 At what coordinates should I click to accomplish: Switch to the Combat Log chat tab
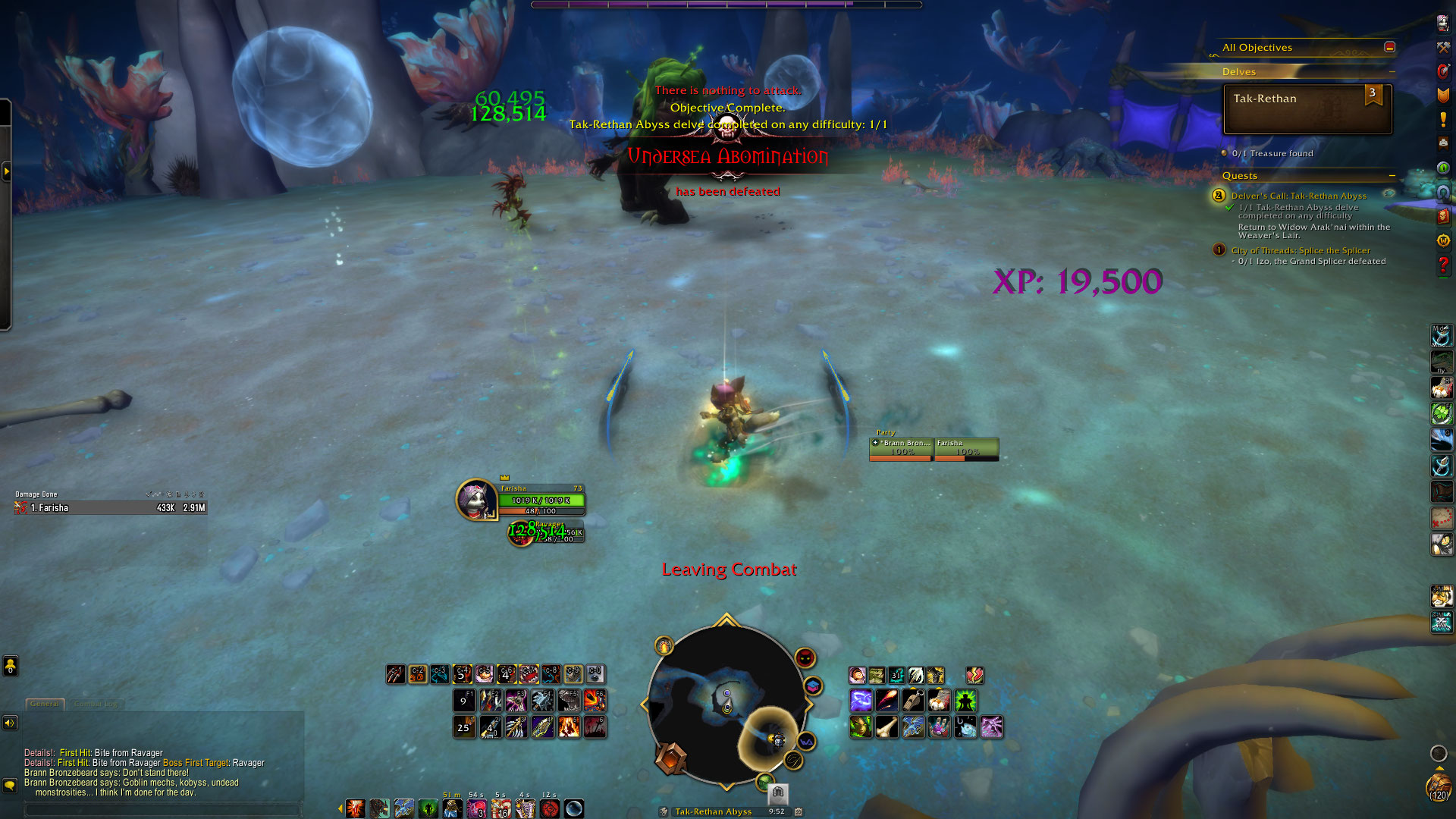[x=96, y=704]
